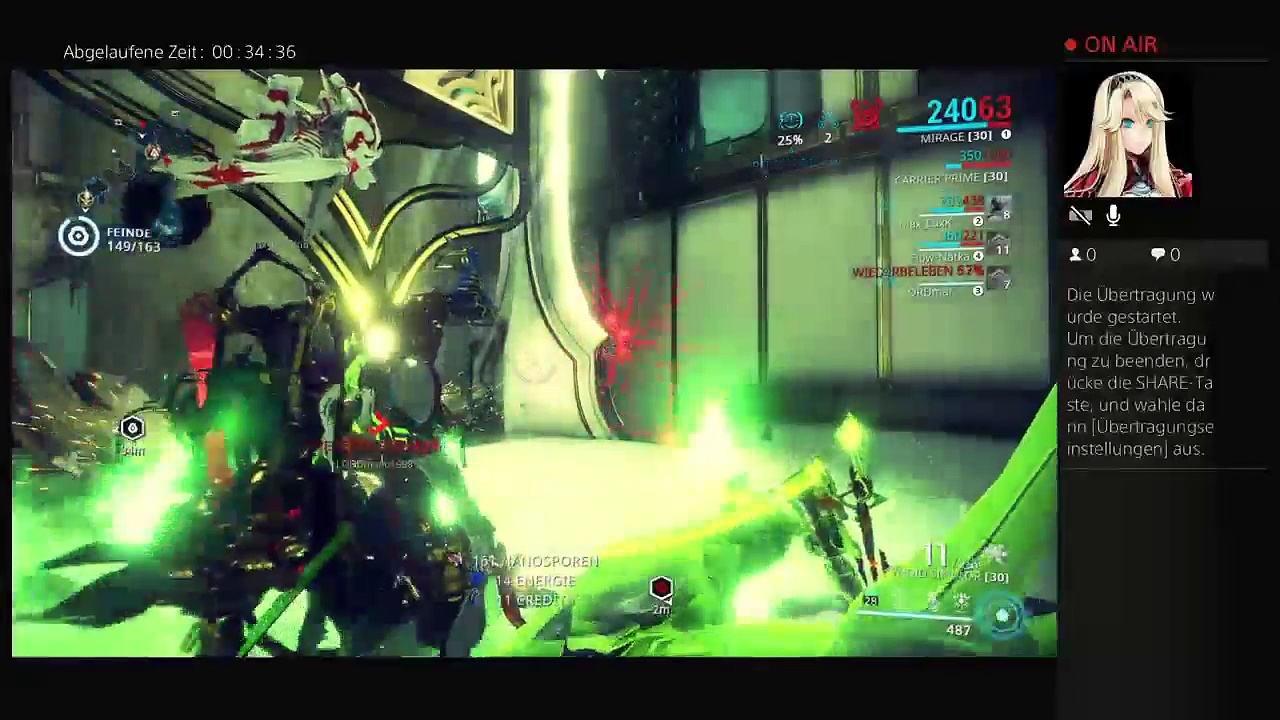
Task: Toggle the broadcast microphone icon
Action: (1113, 215)
